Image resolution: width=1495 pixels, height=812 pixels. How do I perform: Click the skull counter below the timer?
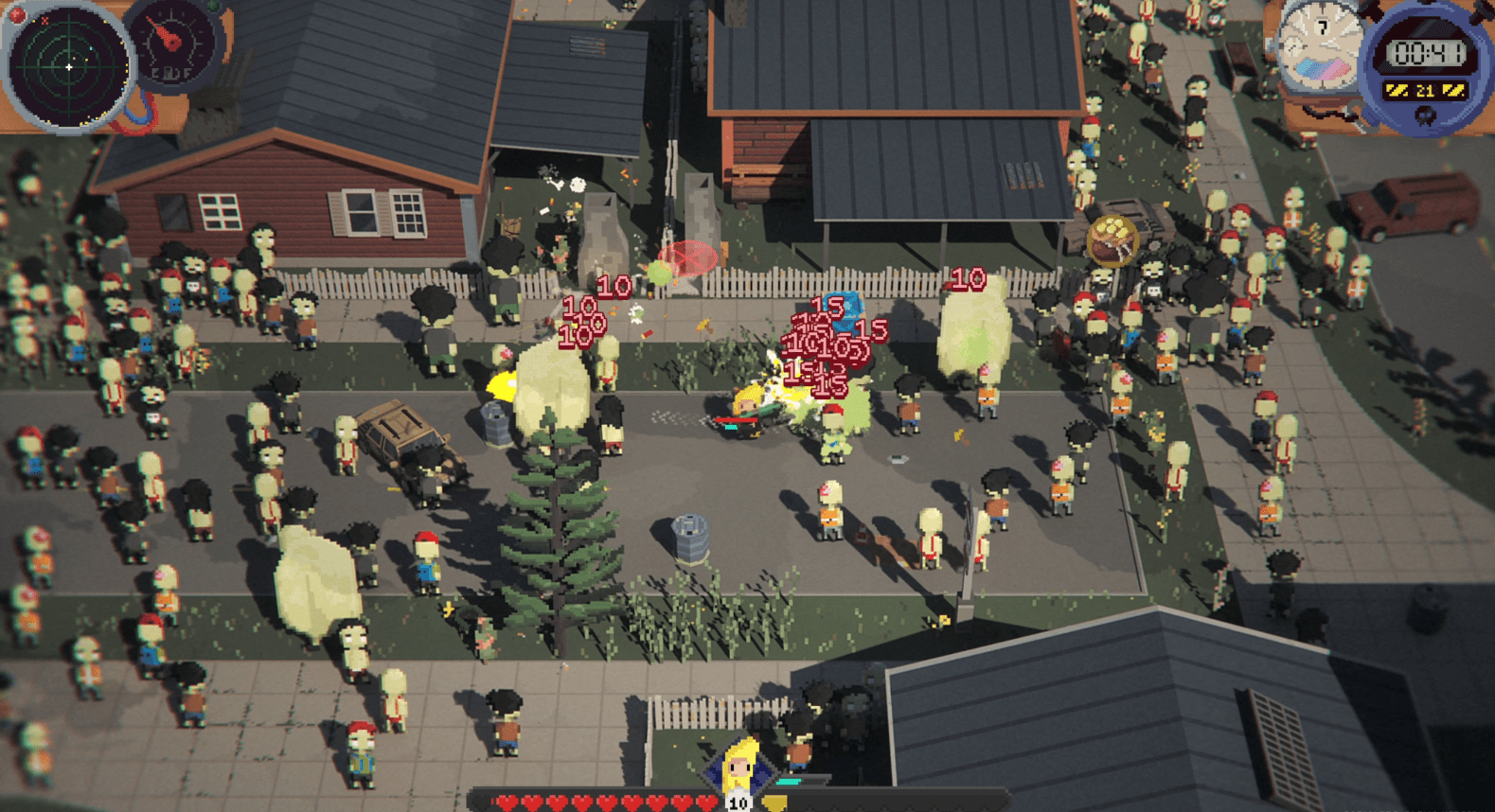tap(1426, 115)
